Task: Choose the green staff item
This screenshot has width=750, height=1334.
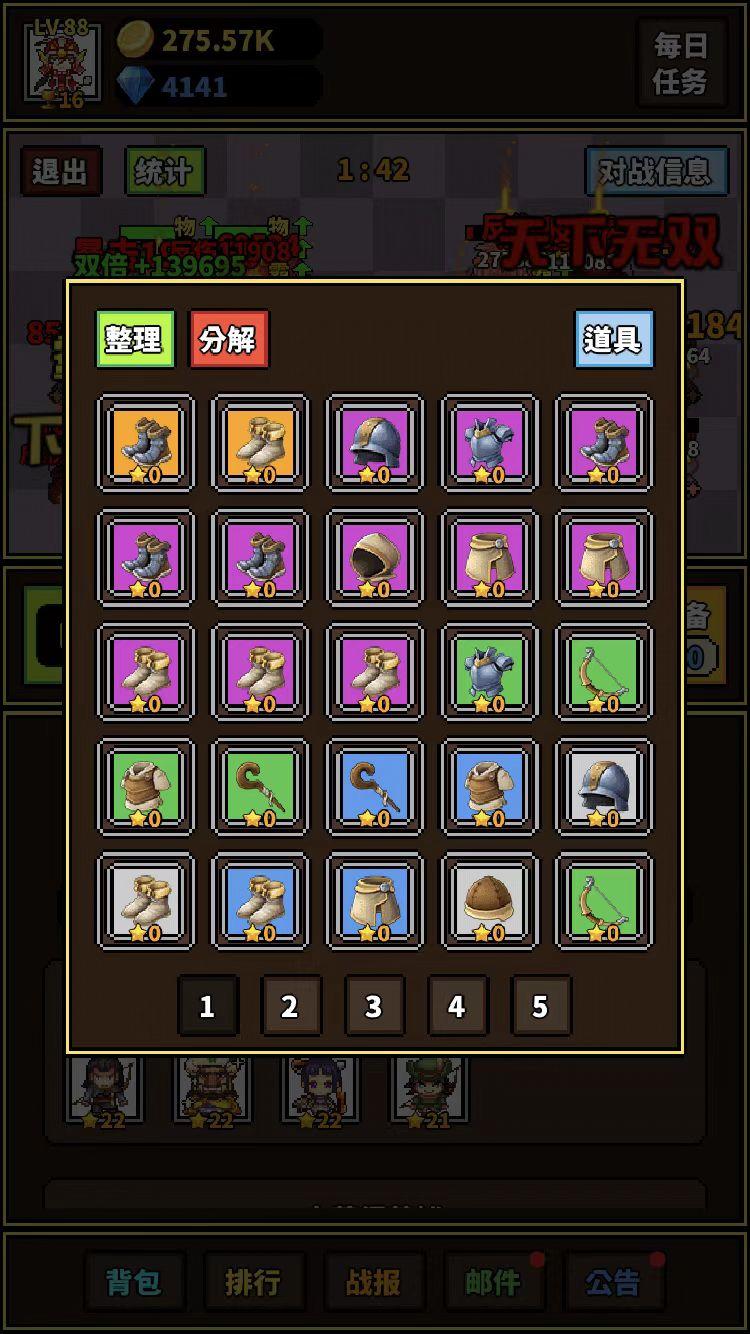Action: [260, 787]
